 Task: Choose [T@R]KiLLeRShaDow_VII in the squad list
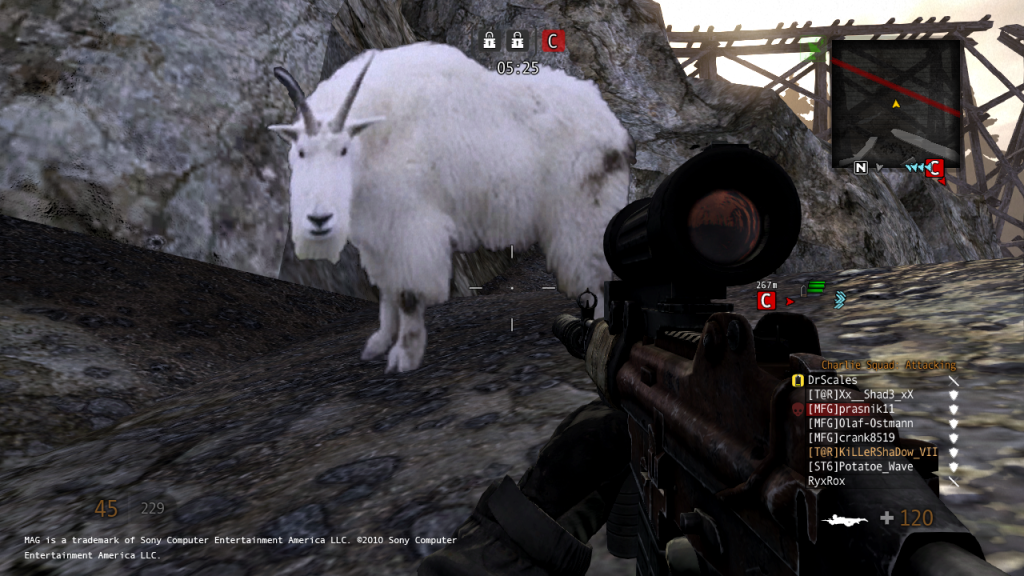(x=872, y=452)
